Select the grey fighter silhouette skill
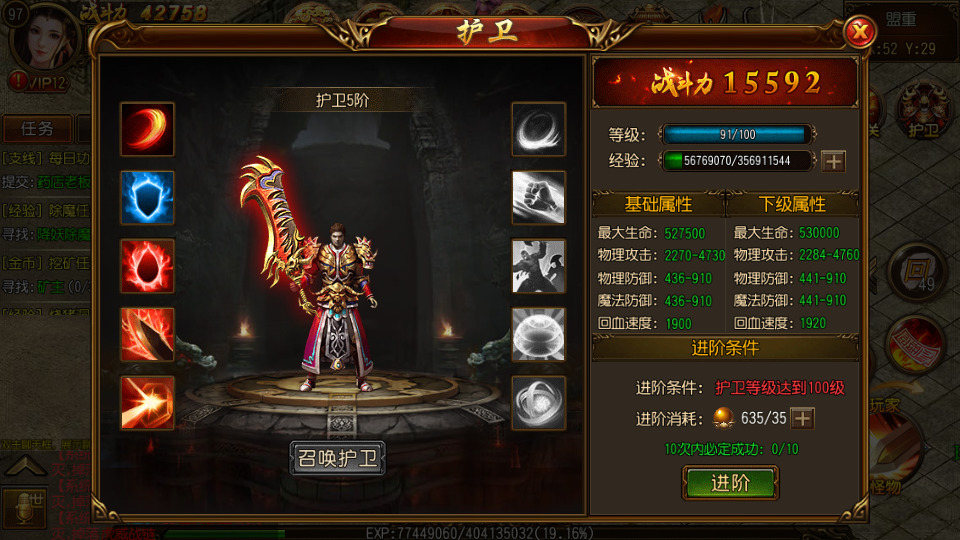The image size is (960, 540). tap(539, 266)
